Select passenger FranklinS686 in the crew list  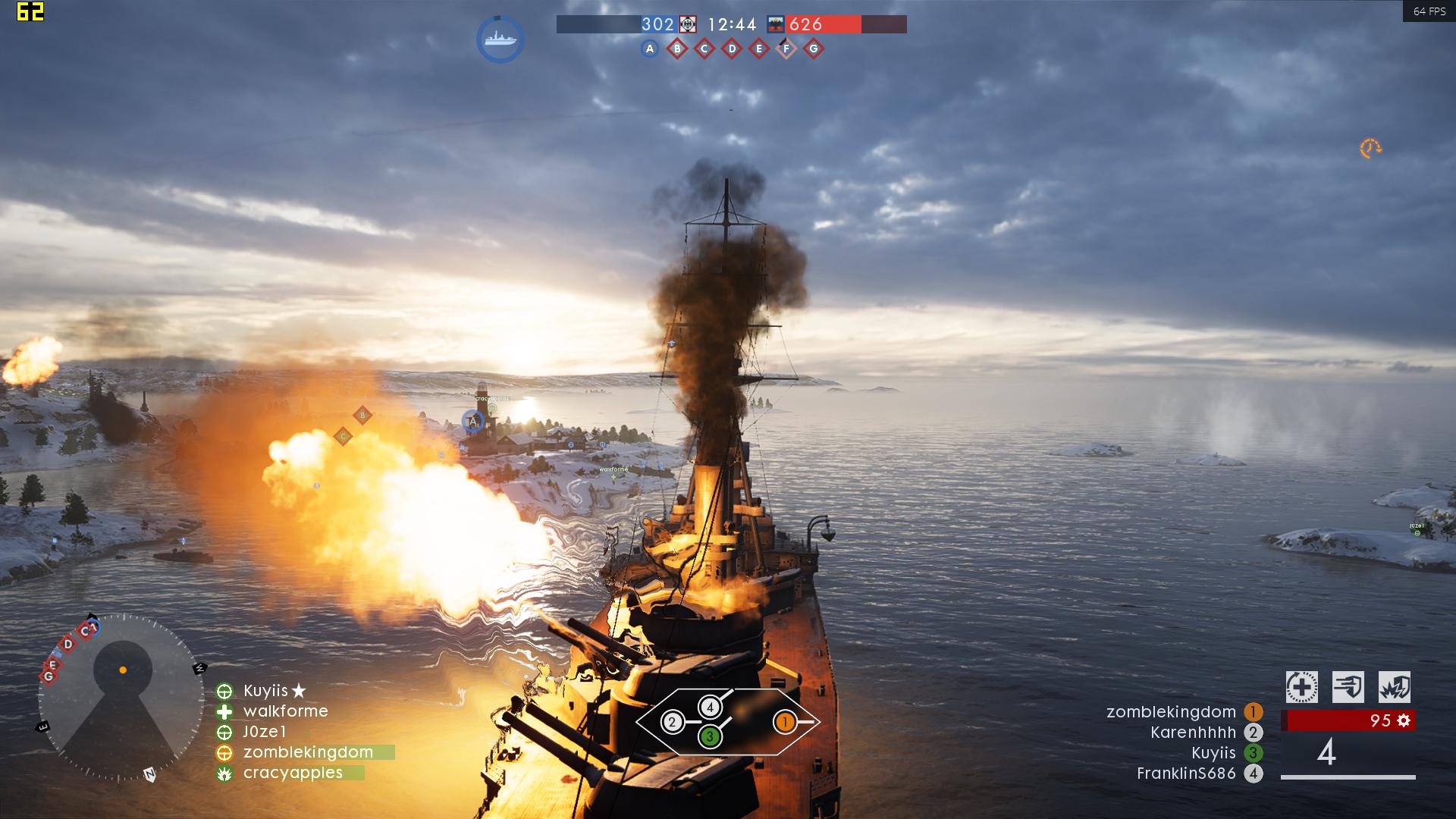click(1186, 773)
